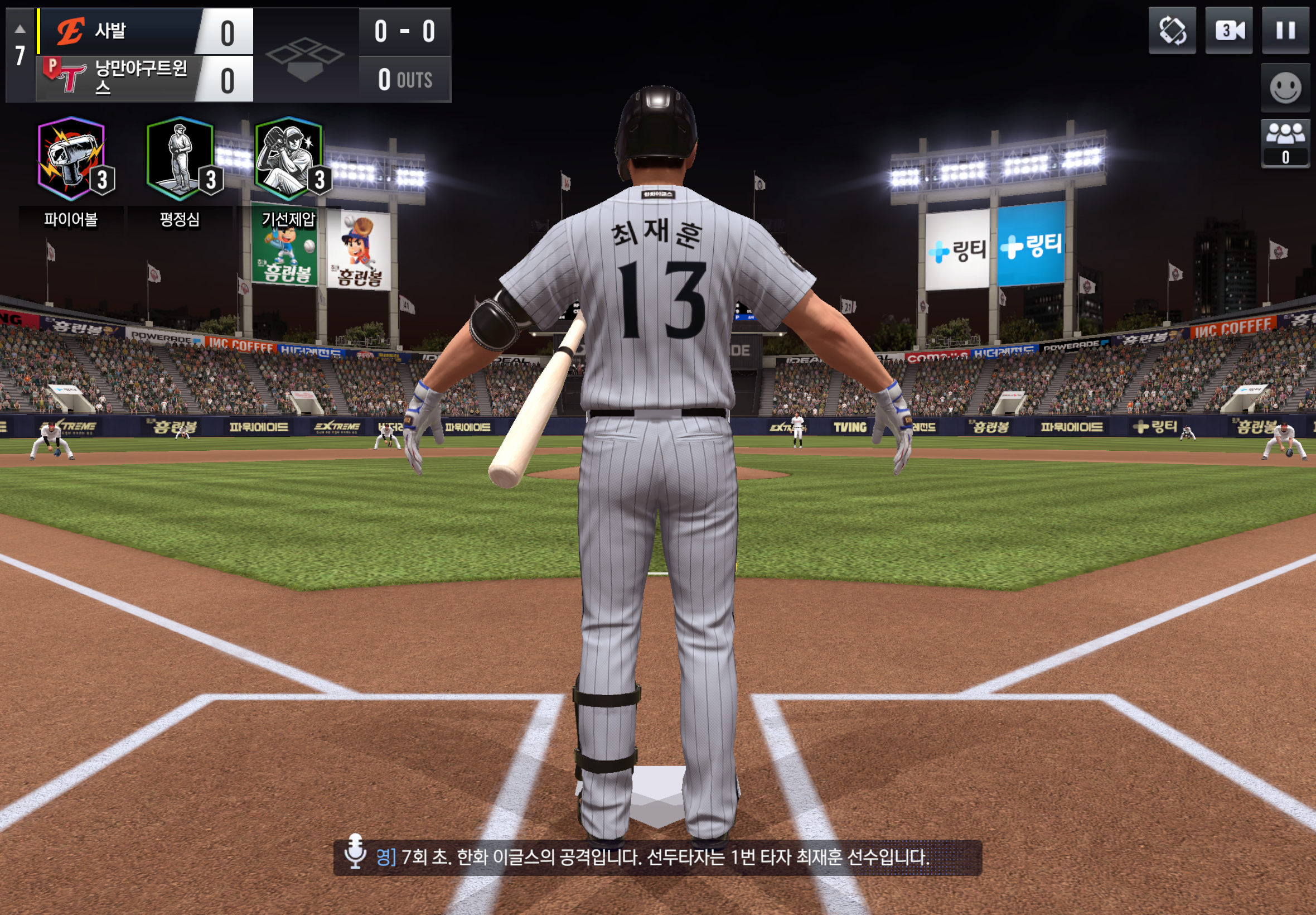Pause the game
This screenshot has height=915, width=1316.
tap(1285, 30)
